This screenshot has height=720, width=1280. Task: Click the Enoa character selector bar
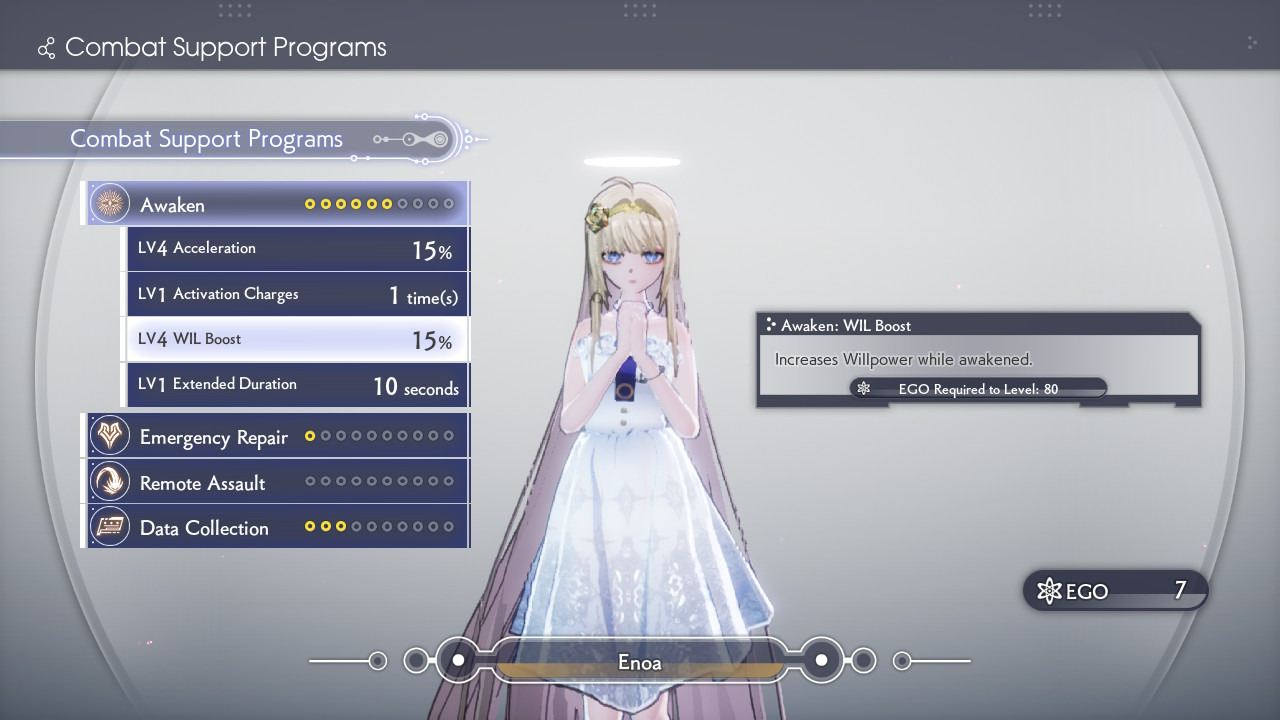(639, 662)
